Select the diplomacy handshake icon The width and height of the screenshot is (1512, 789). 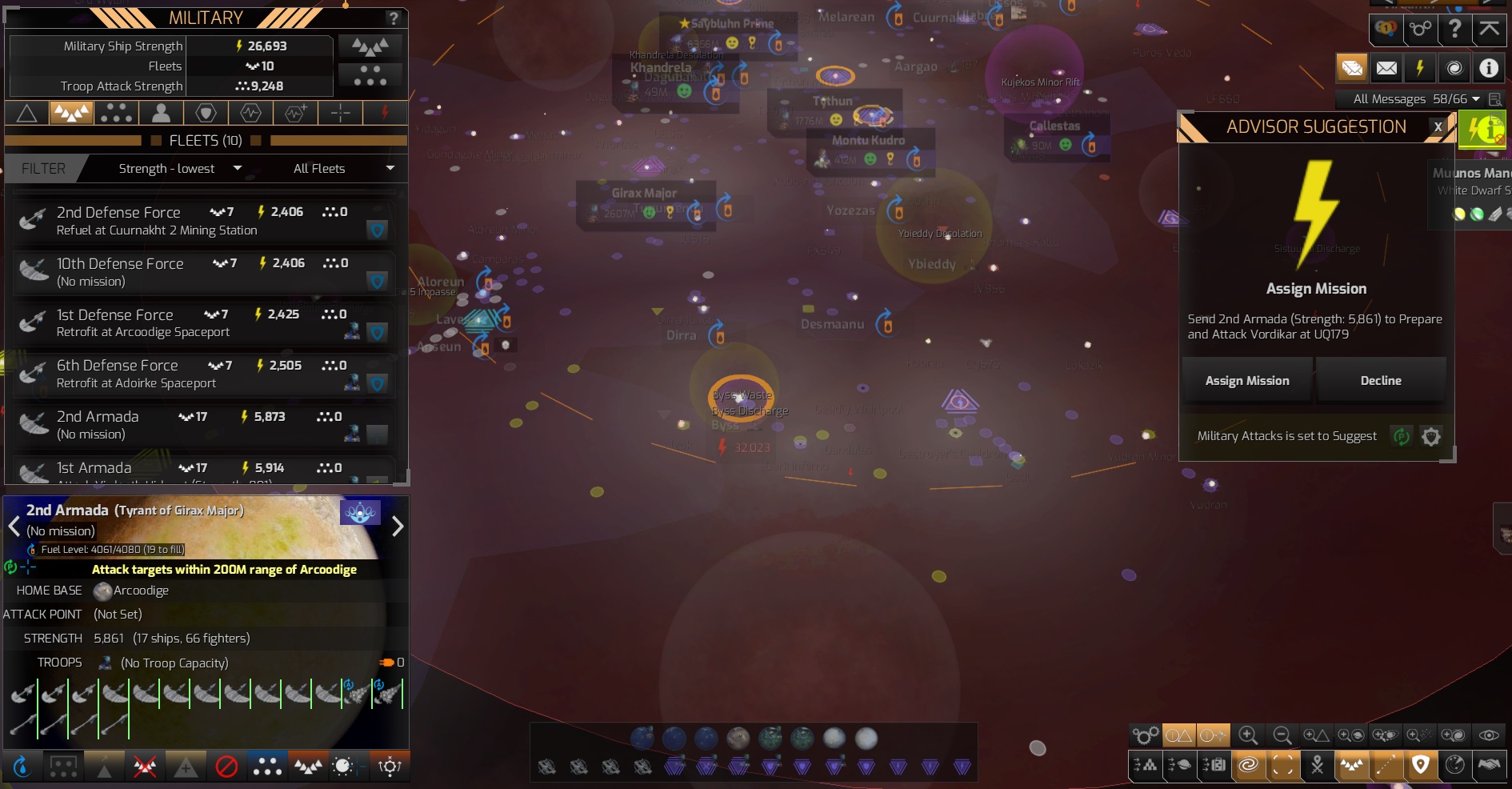[x=1490, y=765]
